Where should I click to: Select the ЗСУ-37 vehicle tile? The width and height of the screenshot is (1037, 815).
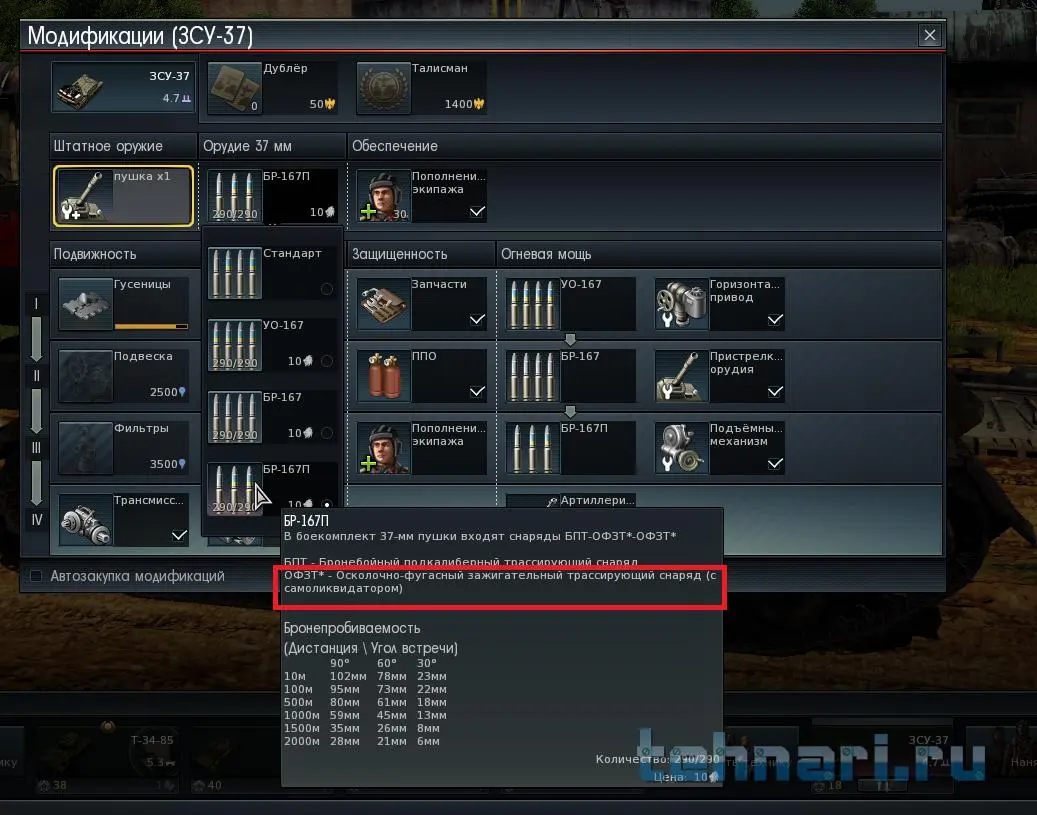point(124,88)
